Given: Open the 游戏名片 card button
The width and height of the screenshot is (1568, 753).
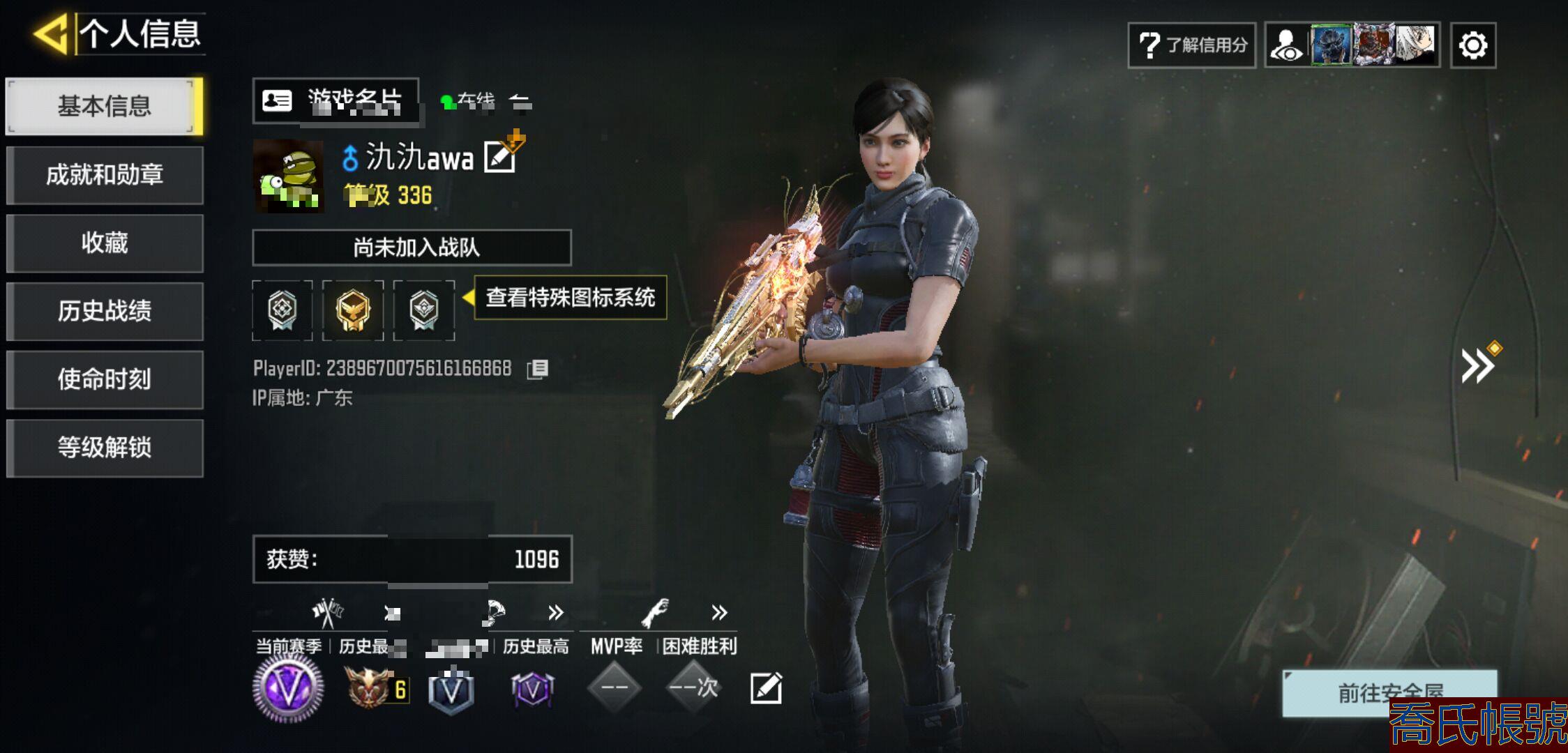Looking at the screenshot, I should (x=336, y=101).
